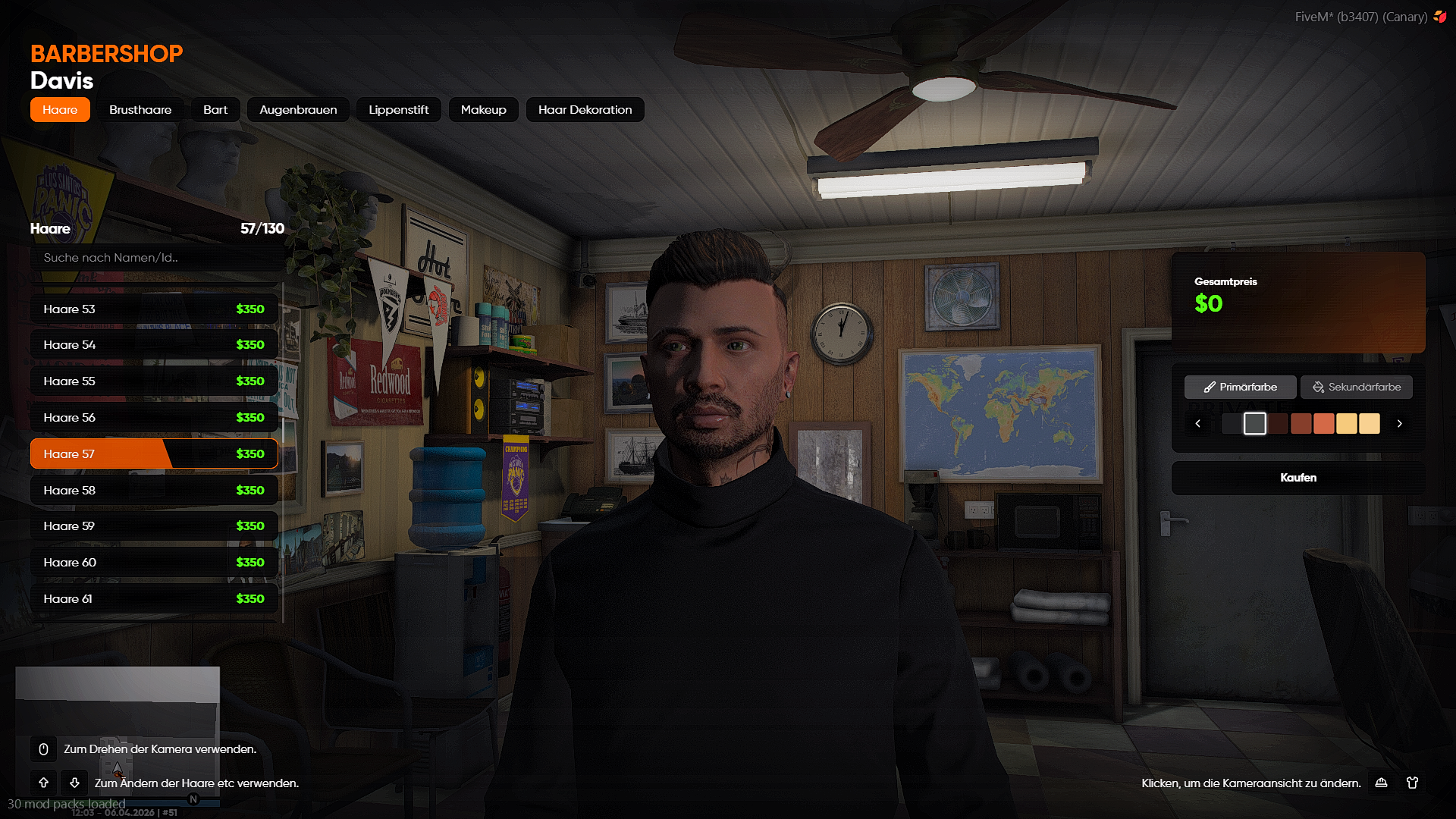1456x819 pixels.
Task: Select the Augenbrauen tab
Action: [x=298, y=110]
